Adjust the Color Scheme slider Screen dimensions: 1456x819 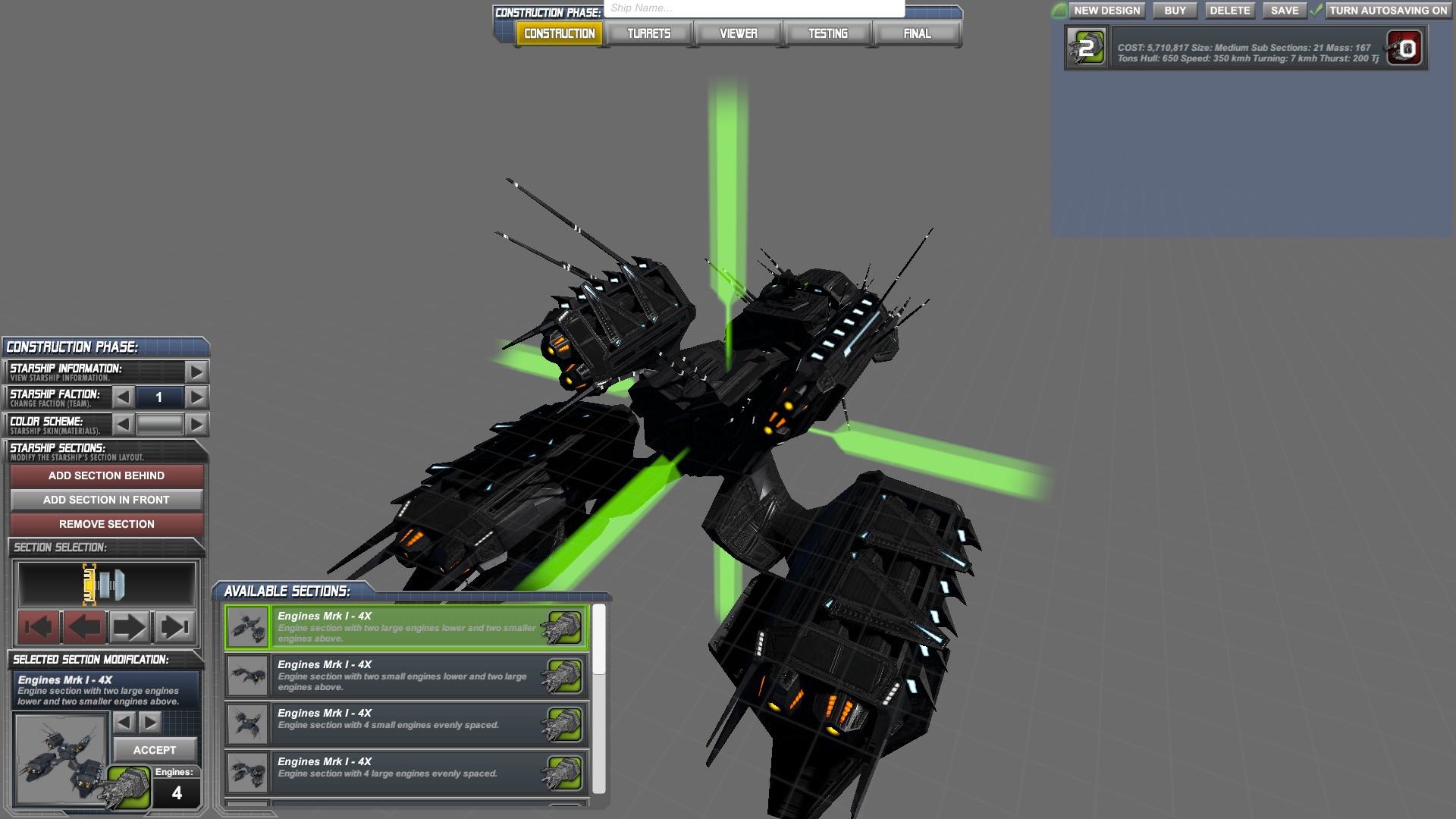(159, 422)
